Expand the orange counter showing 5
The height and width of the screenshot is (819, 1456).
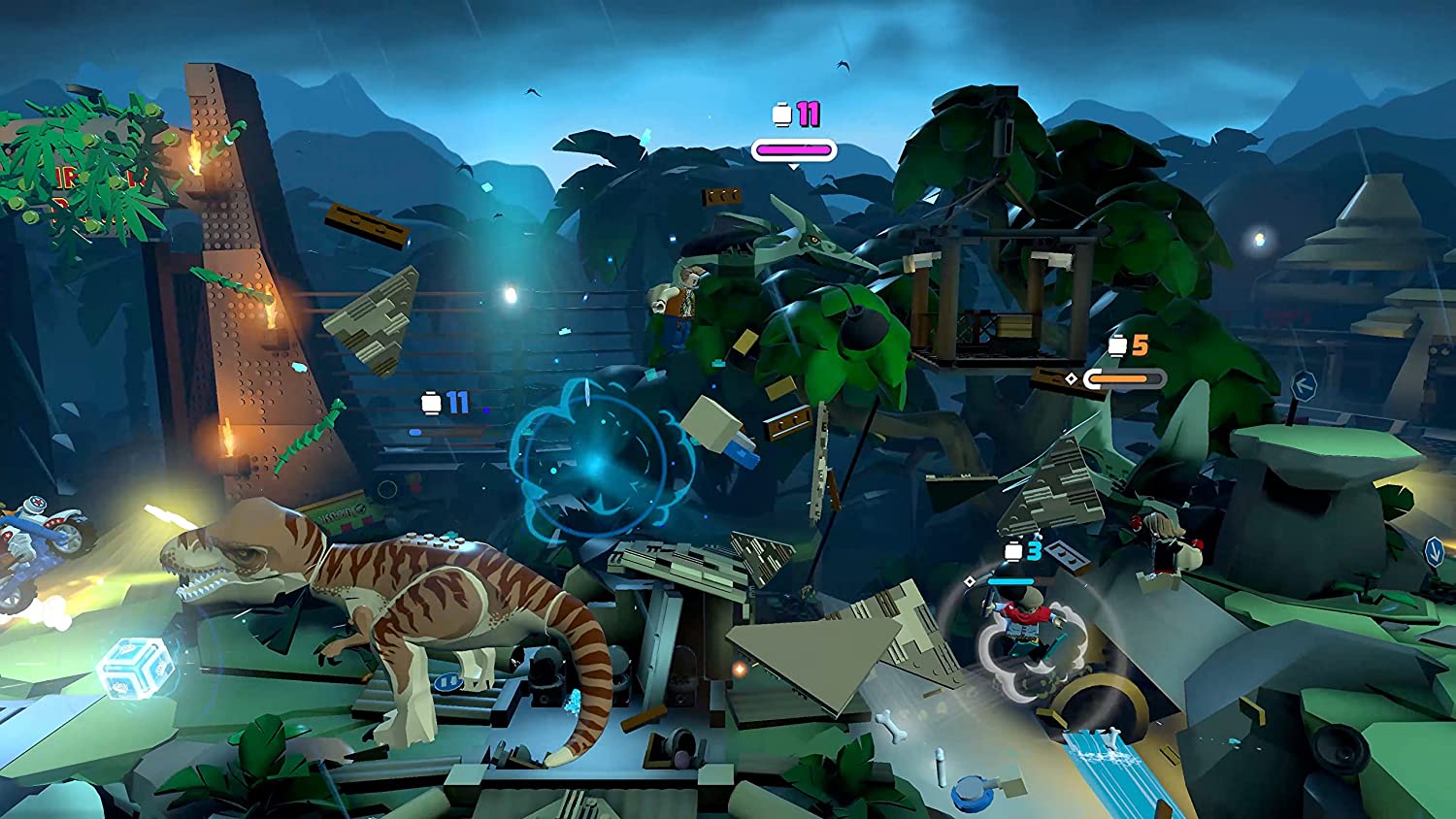[x=1142, y=345]
